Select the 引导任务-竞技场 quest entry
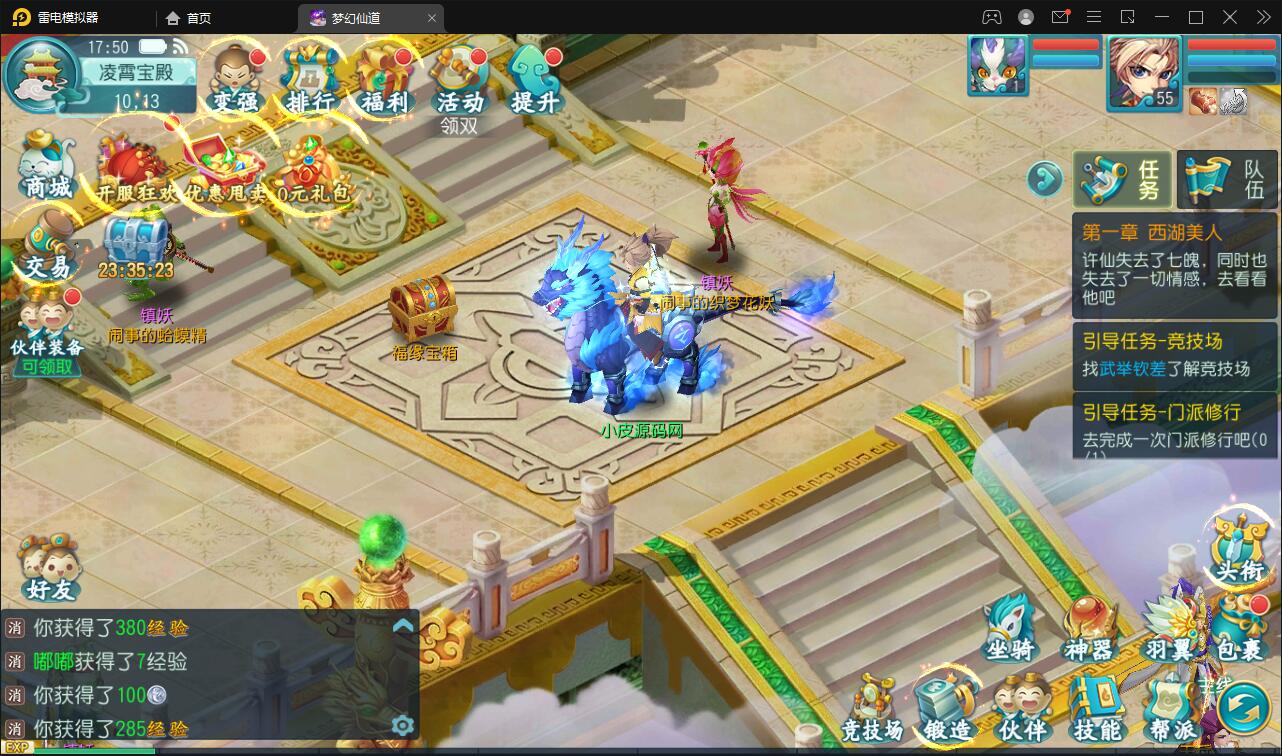 (1174, 354)
